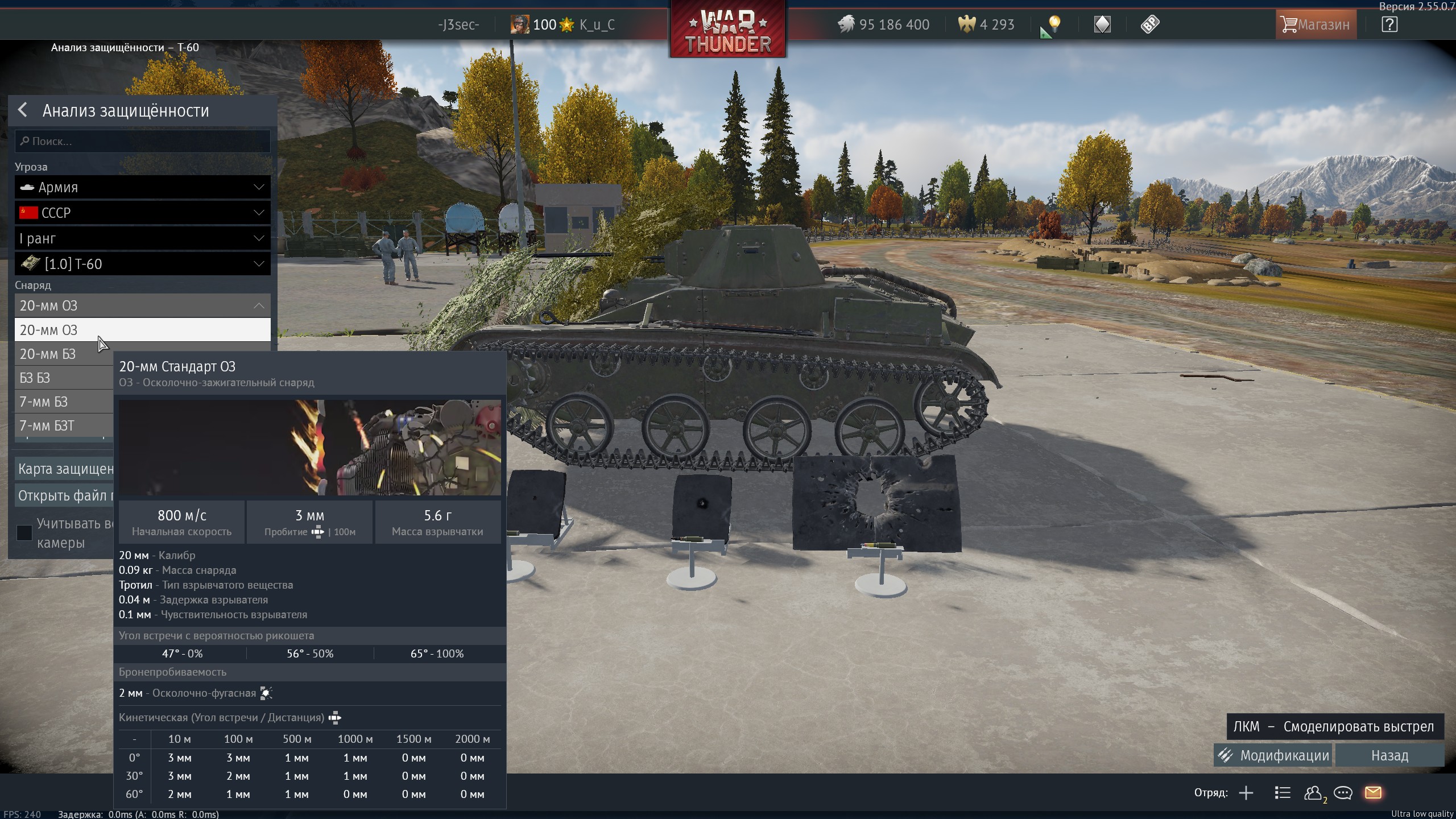Image resolution: width=1456 pixels, height=819 pixels.
Task: Add a squad member with the plus icon
Action: (x=1246, y=793)
